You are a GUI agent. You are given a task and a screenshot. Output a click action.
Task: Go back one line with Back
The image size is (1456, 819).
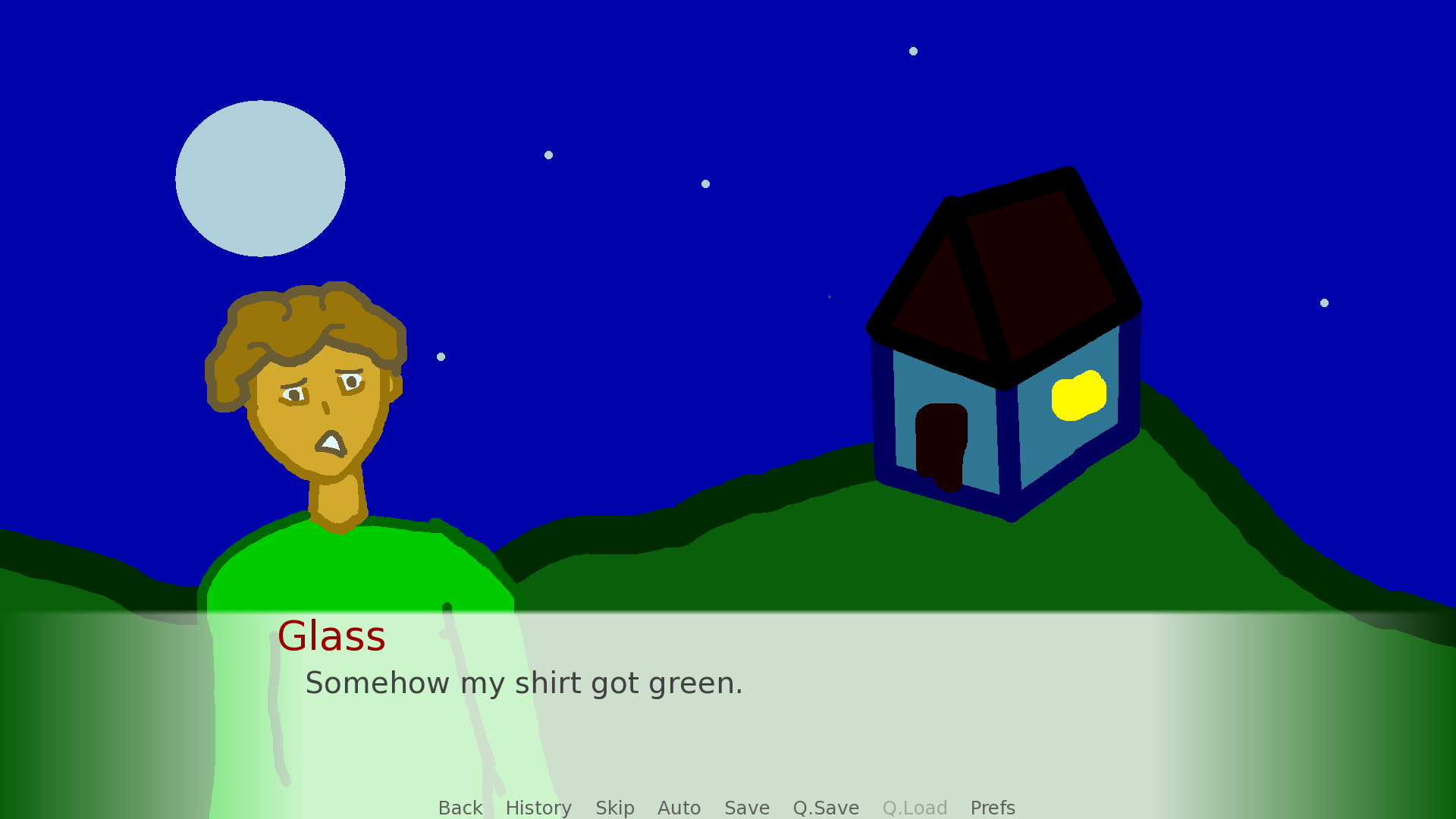(460, 808)
